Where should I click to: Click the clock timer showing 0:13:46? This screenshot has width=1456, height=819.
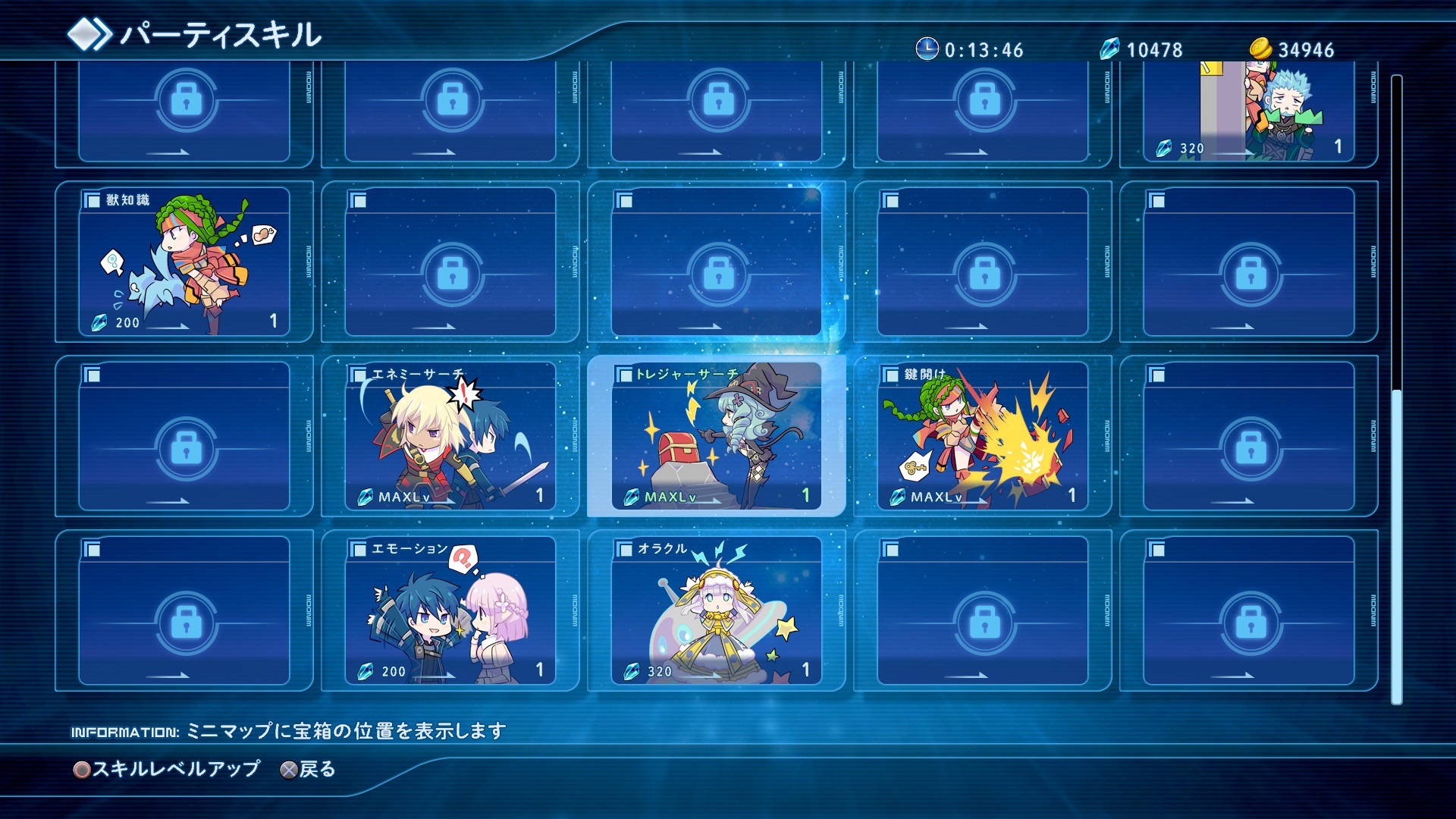click(x=926, y=50)
